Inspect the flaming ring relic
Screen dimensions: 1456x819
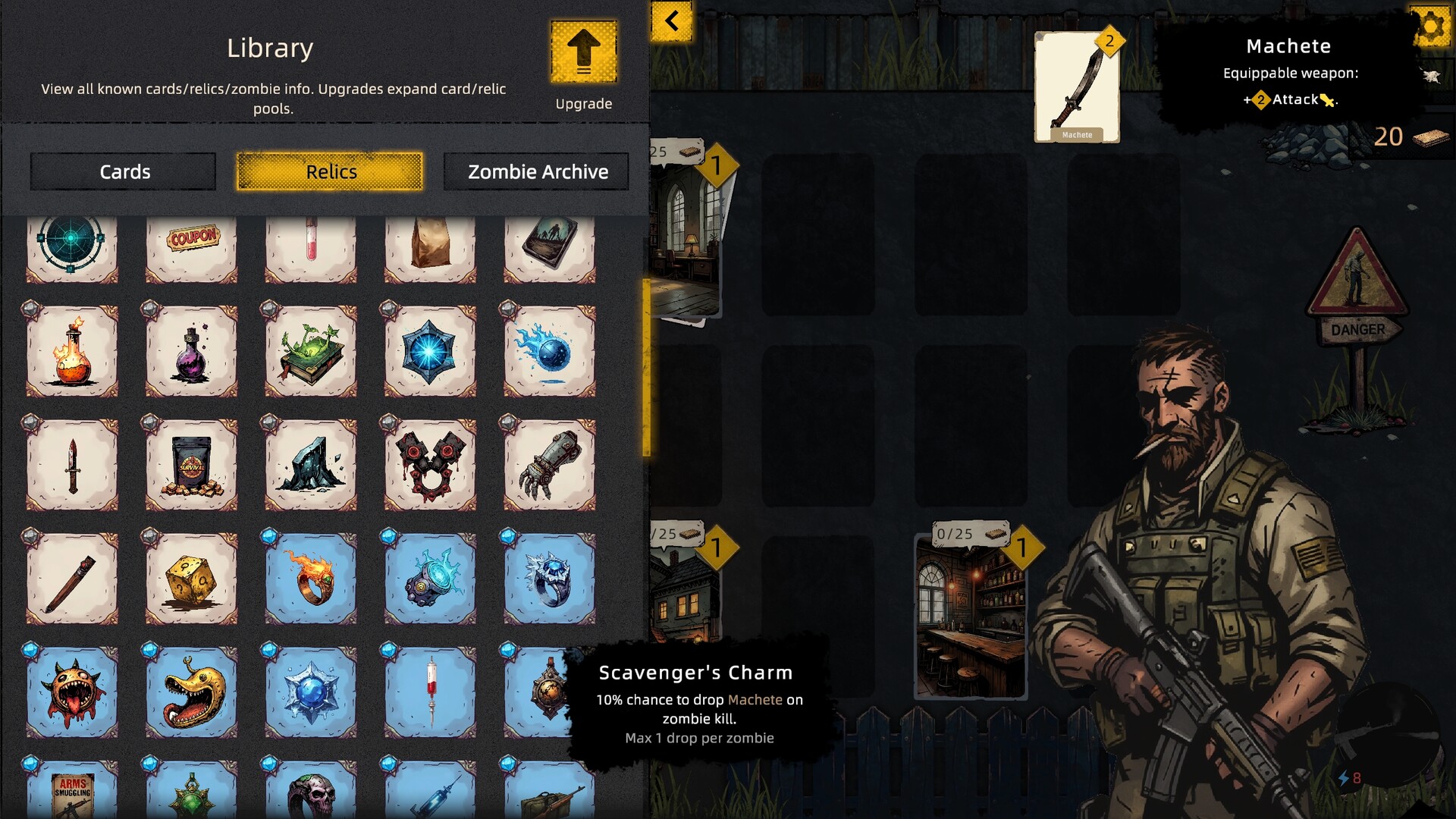(x=311, y=579)
